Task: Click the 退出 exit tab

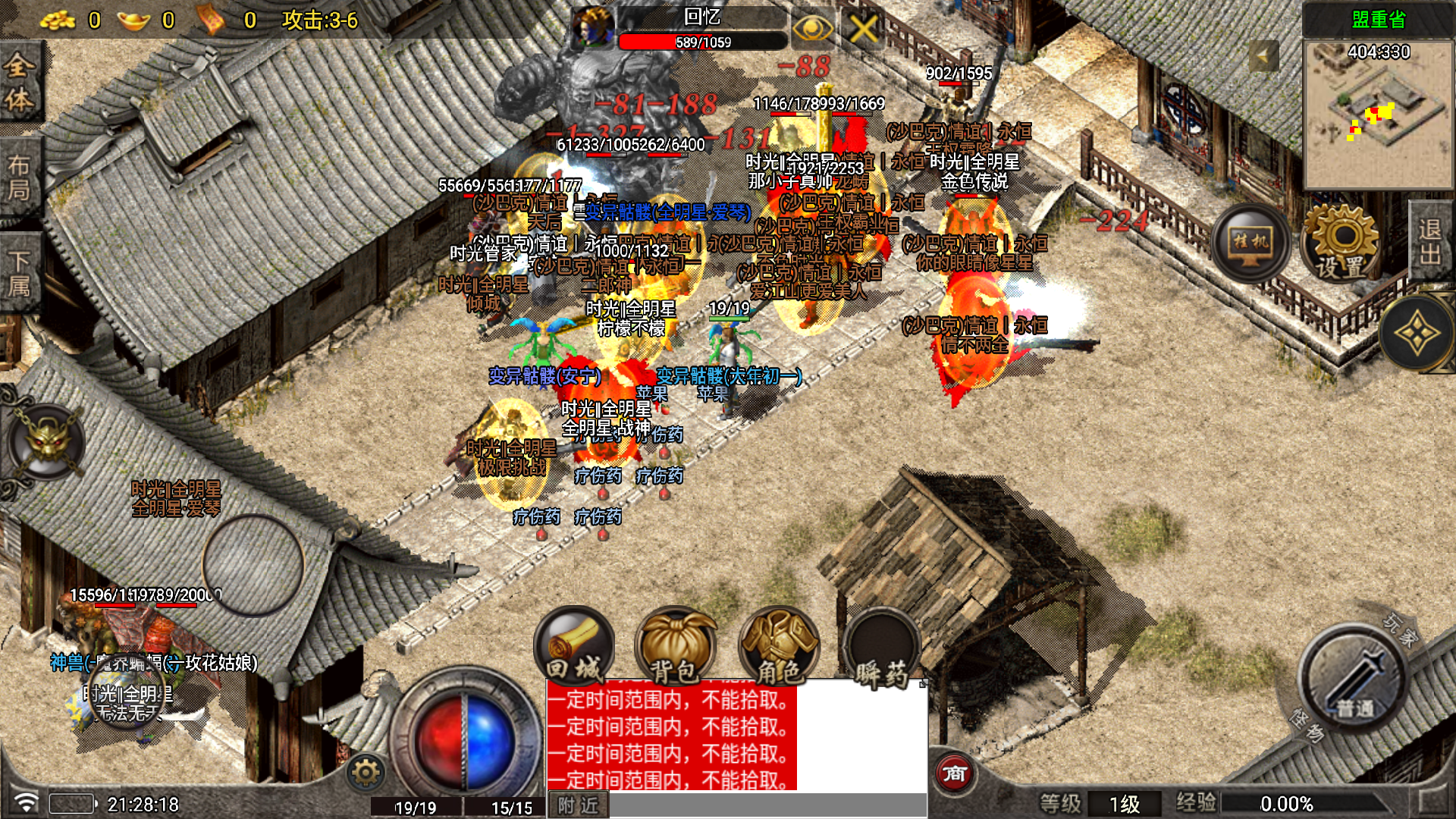Action: pyautogui.click(x=1430, y=241)
